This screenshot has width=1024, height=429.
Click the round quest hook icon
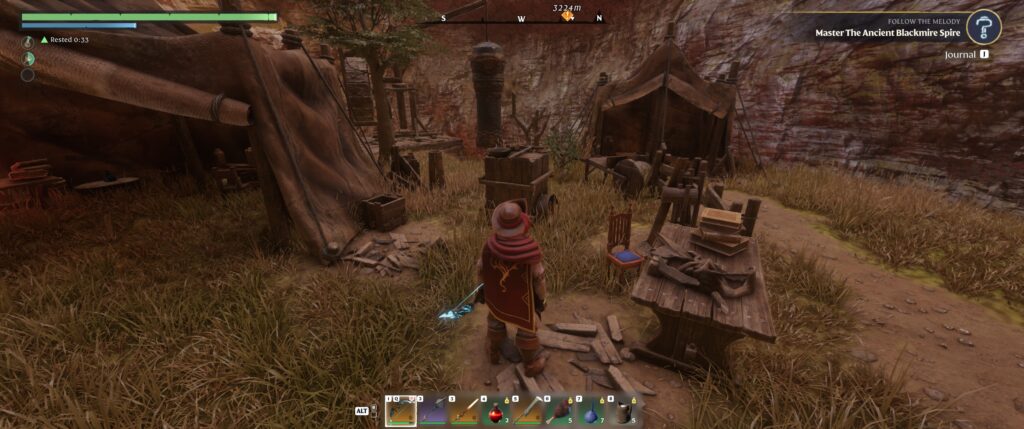985,27
